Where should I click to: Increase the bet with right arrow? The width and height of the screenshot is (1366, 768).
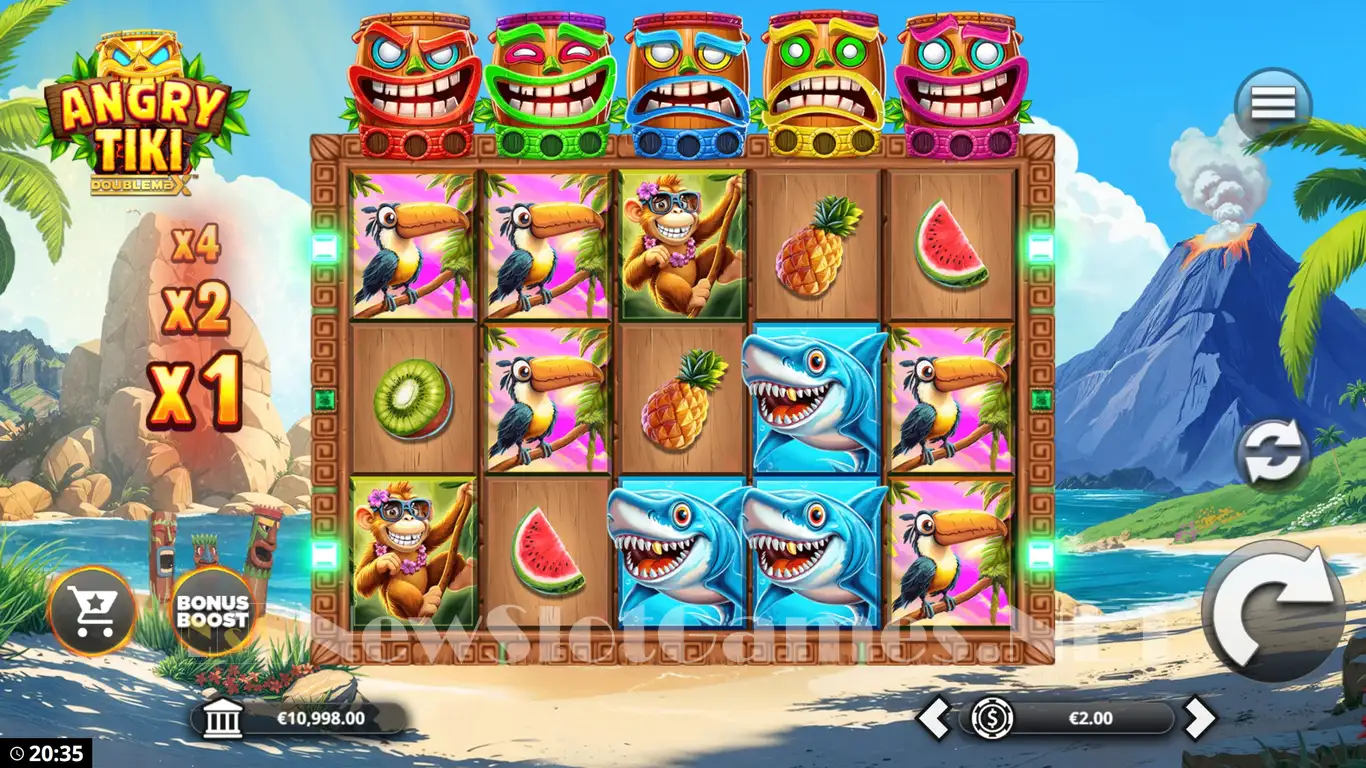click(x=1199, y=718)
